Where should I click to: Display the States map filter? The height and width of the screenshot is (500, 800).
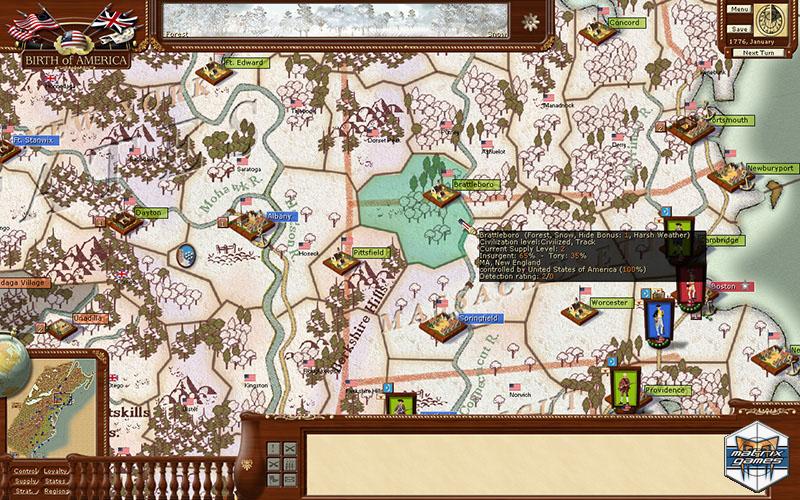tap(56, 482)
